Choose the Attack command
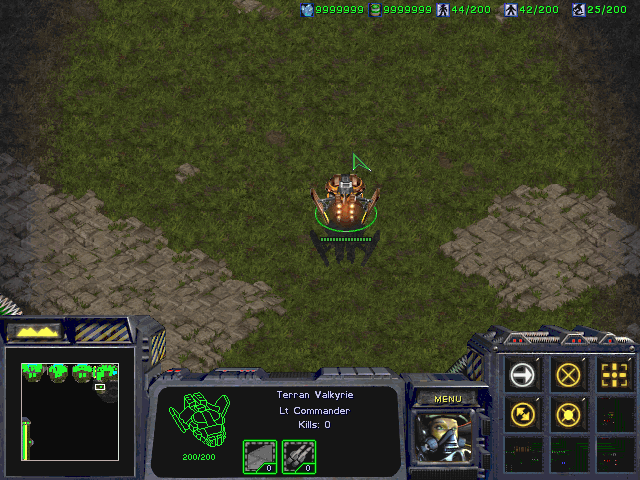The width and height of the screenshot is (640, 480). [614, 375]
